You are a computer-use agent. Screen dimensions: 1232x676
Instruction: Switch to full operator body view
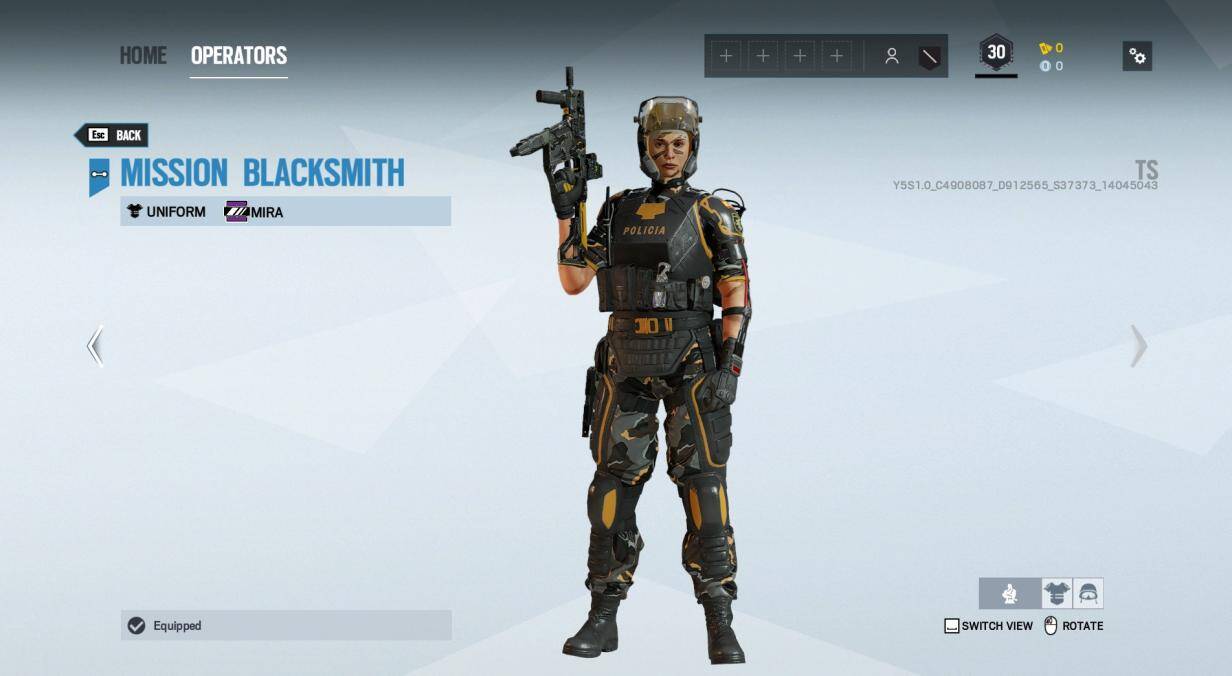pos(1009,593)
